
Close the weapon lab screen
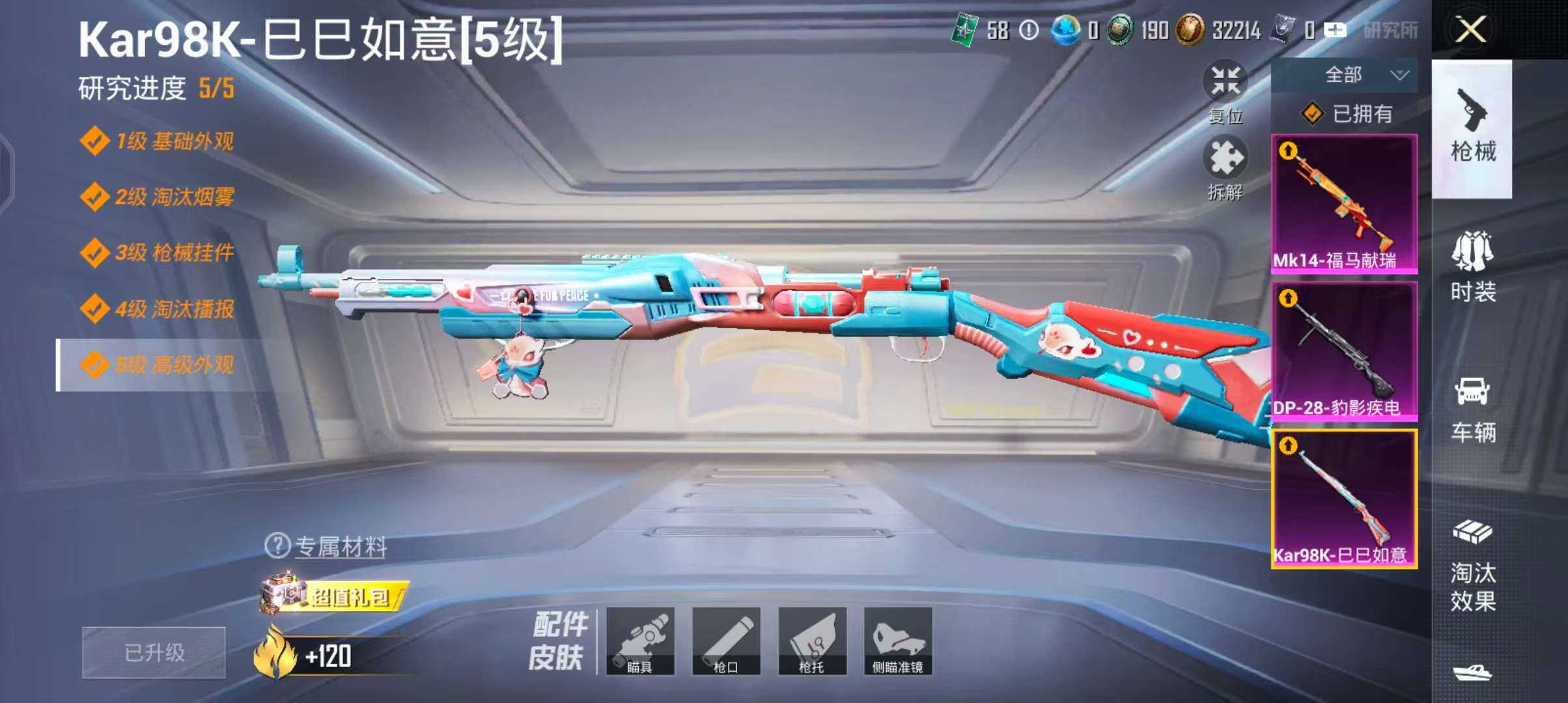(x=1470, y=30)
